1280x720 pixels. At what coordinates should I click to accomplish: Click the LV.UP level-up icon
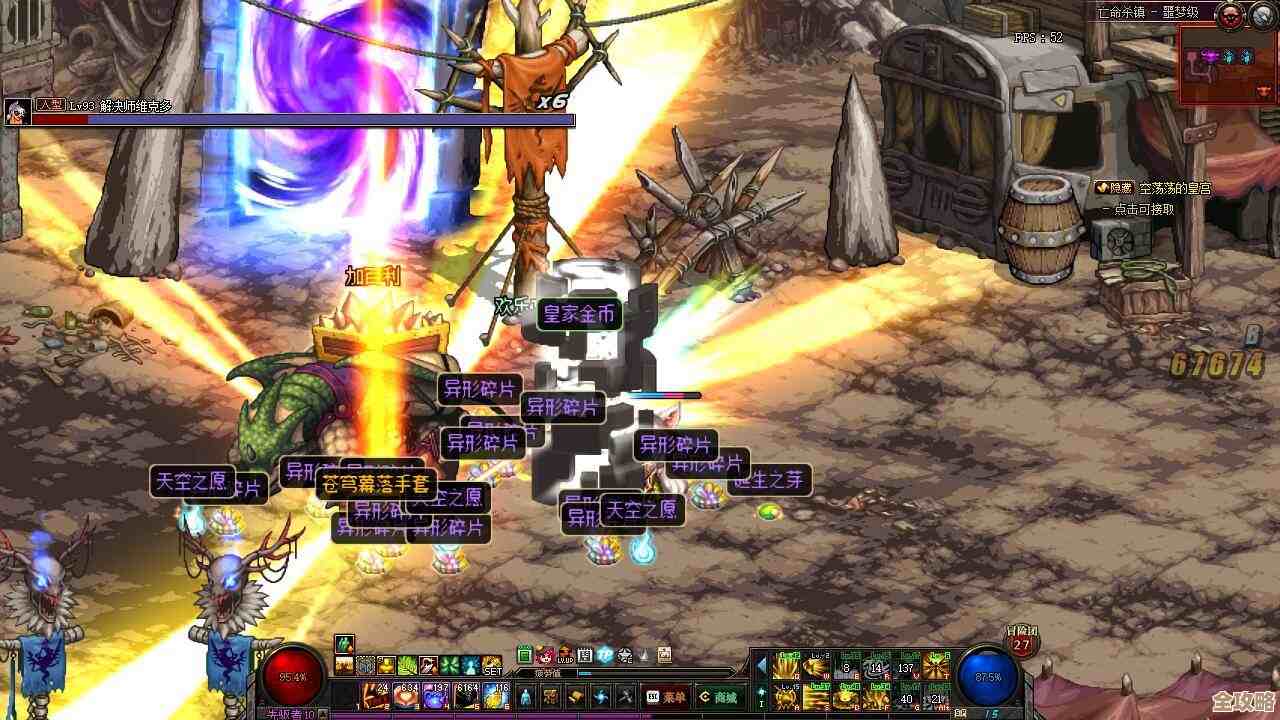(x=565, y=656)
